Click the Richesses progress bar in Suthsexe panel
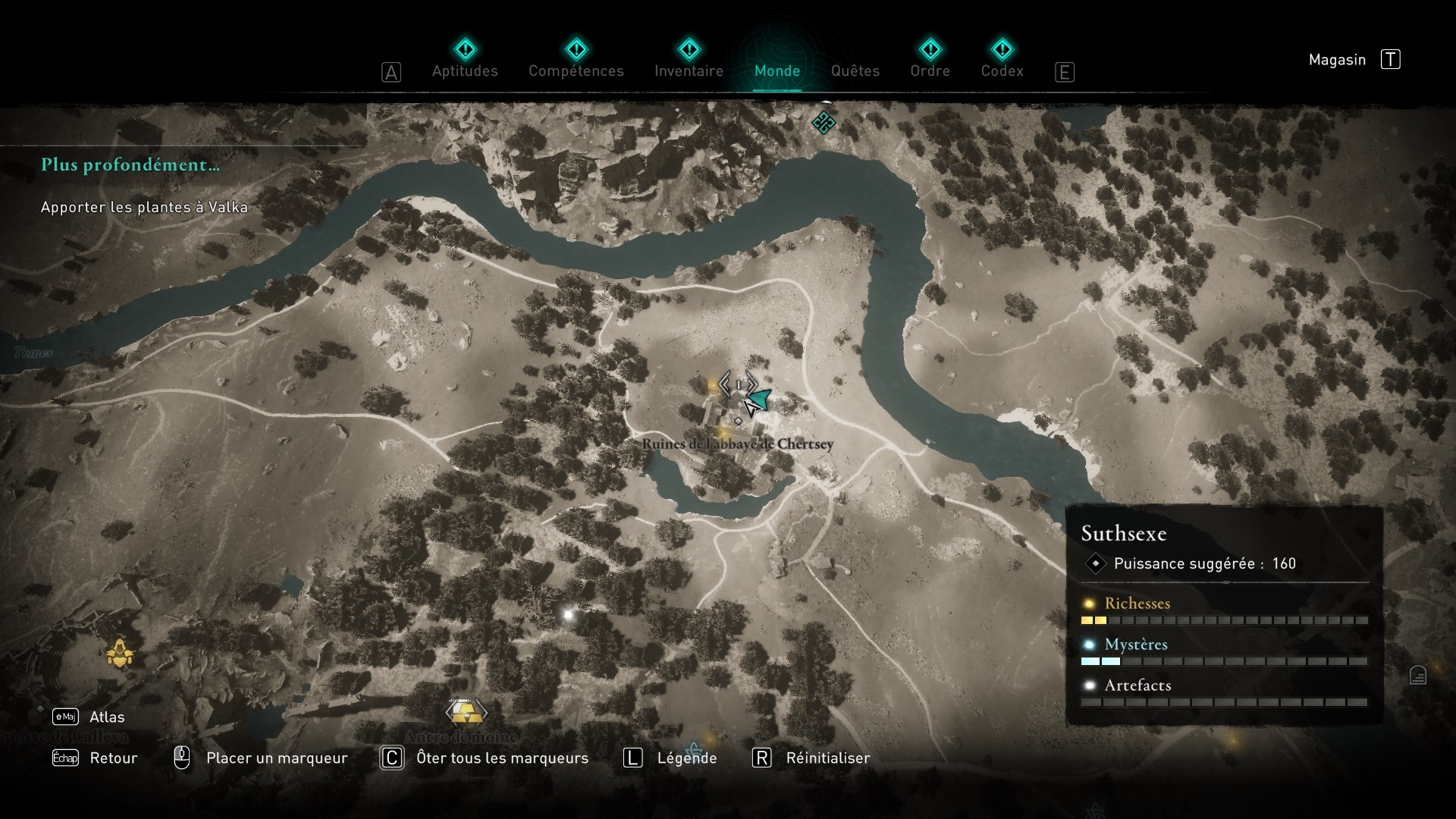 (1226, 620)
